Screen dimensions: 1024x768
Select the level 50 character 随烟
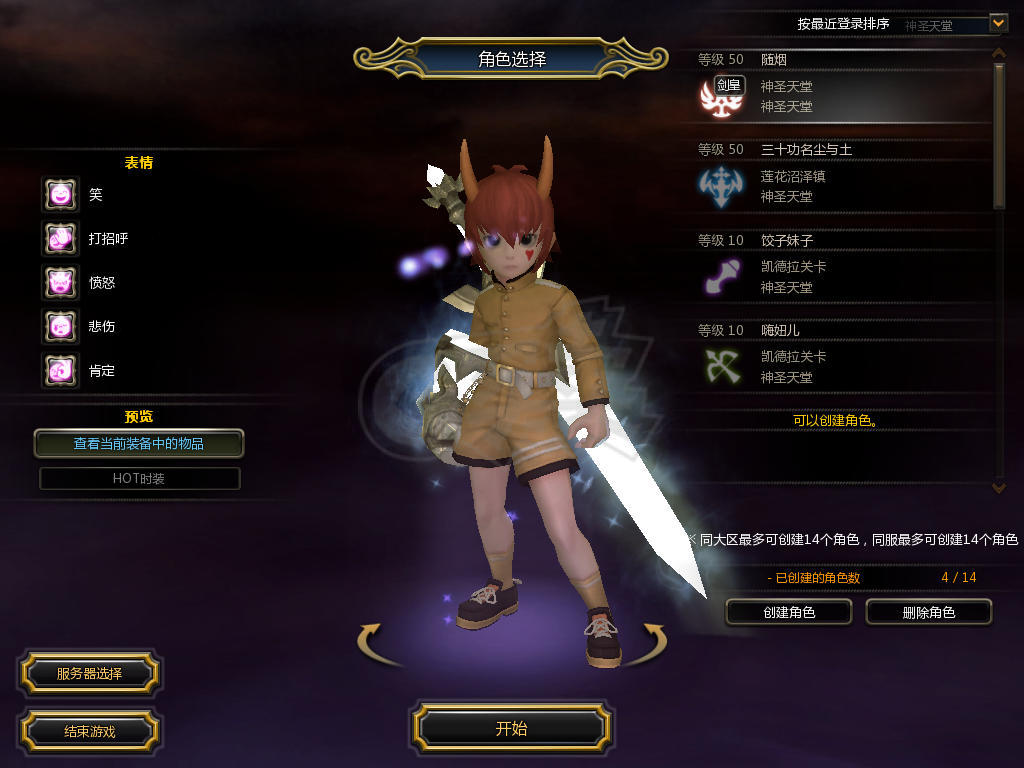point(840,87)
